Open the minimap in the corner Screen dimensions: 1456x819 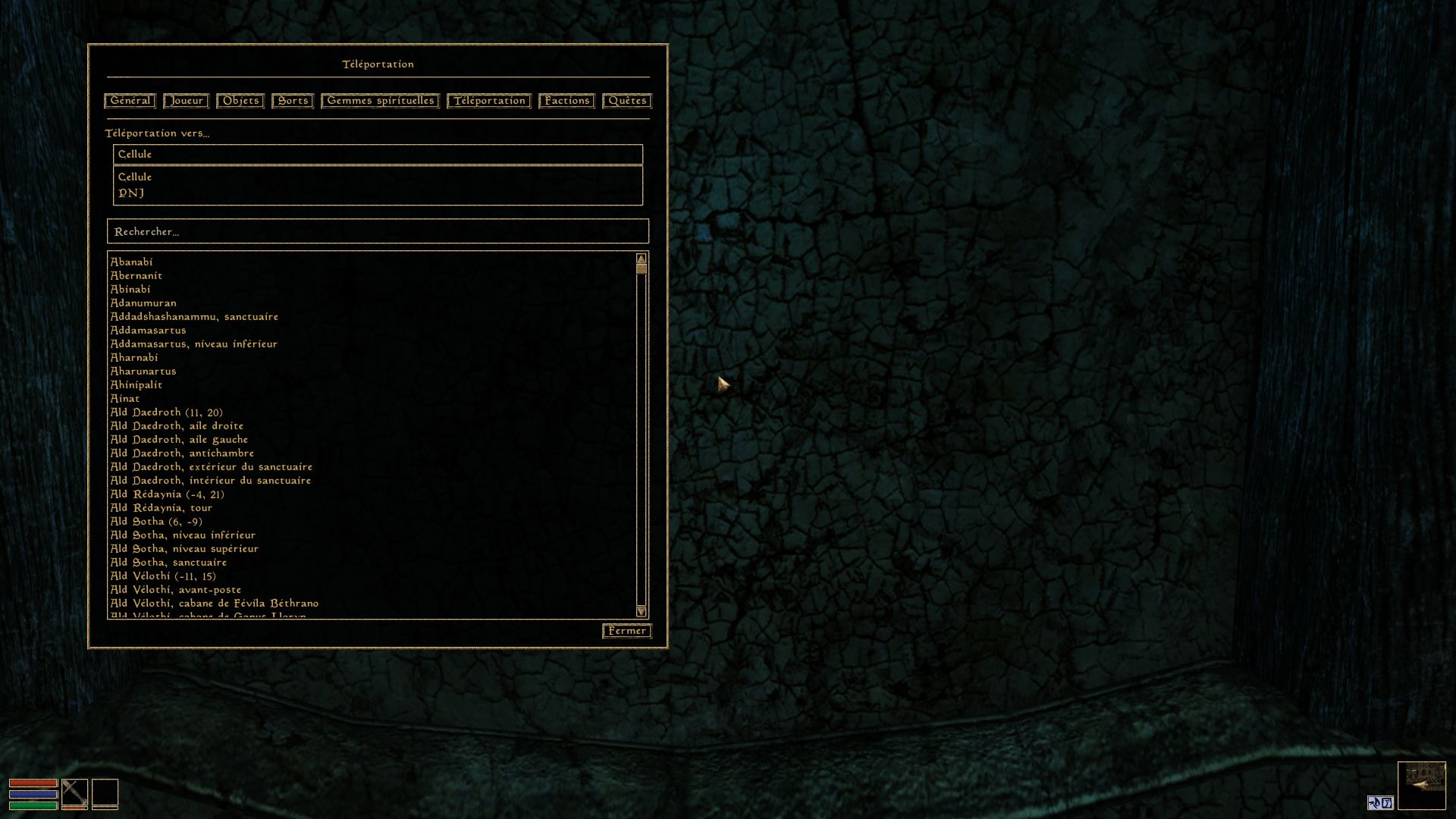point(1421,786)
